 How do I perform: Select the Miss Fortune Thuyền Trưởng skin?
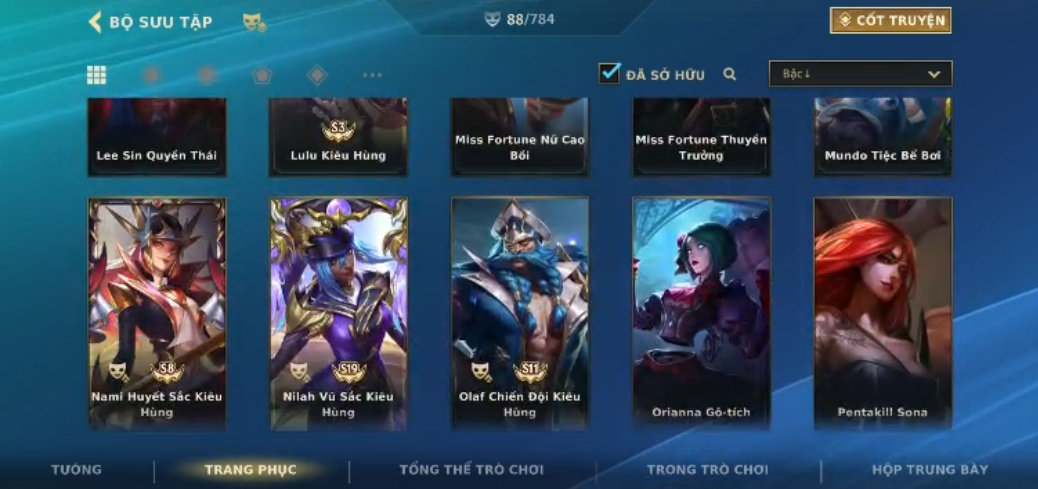[701, 137]
